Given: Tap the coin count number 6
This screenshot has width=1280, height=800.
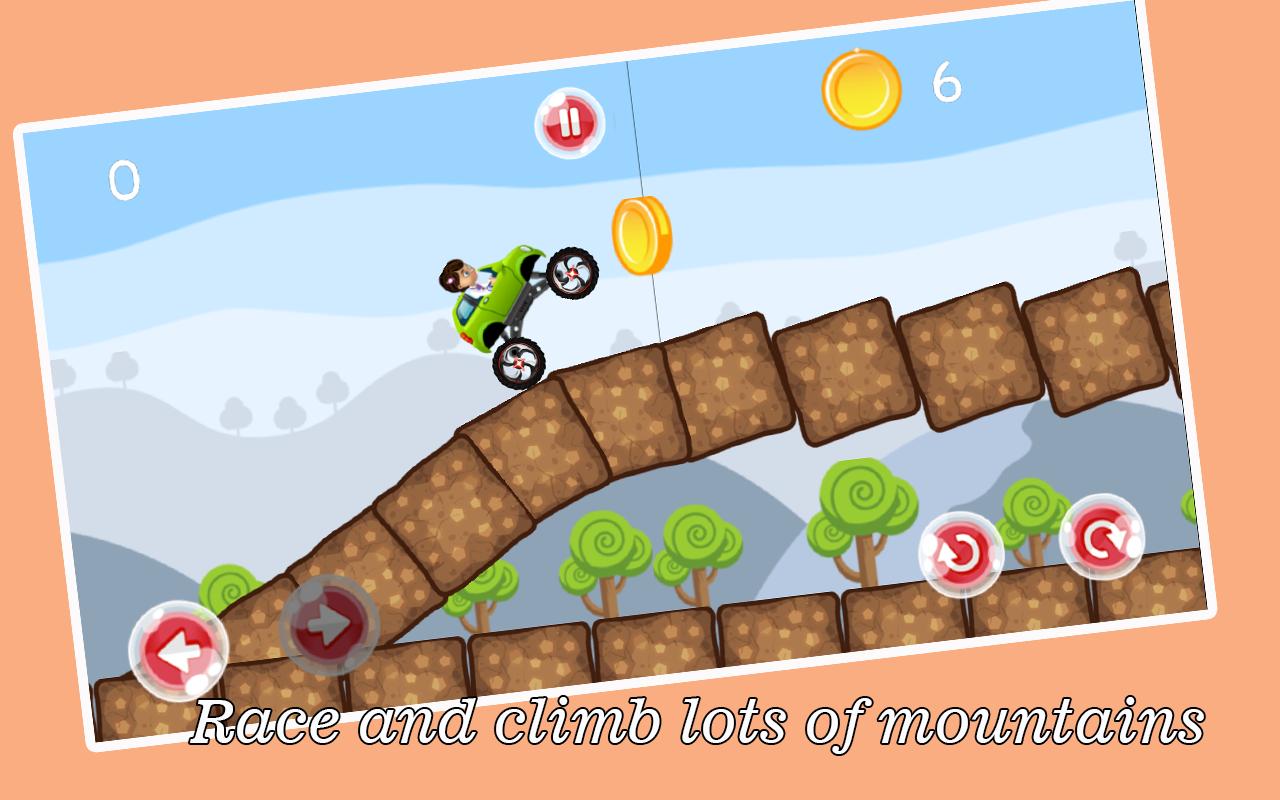Looking at the screenshot, I should pyautogui.click(x=947, y=80).
